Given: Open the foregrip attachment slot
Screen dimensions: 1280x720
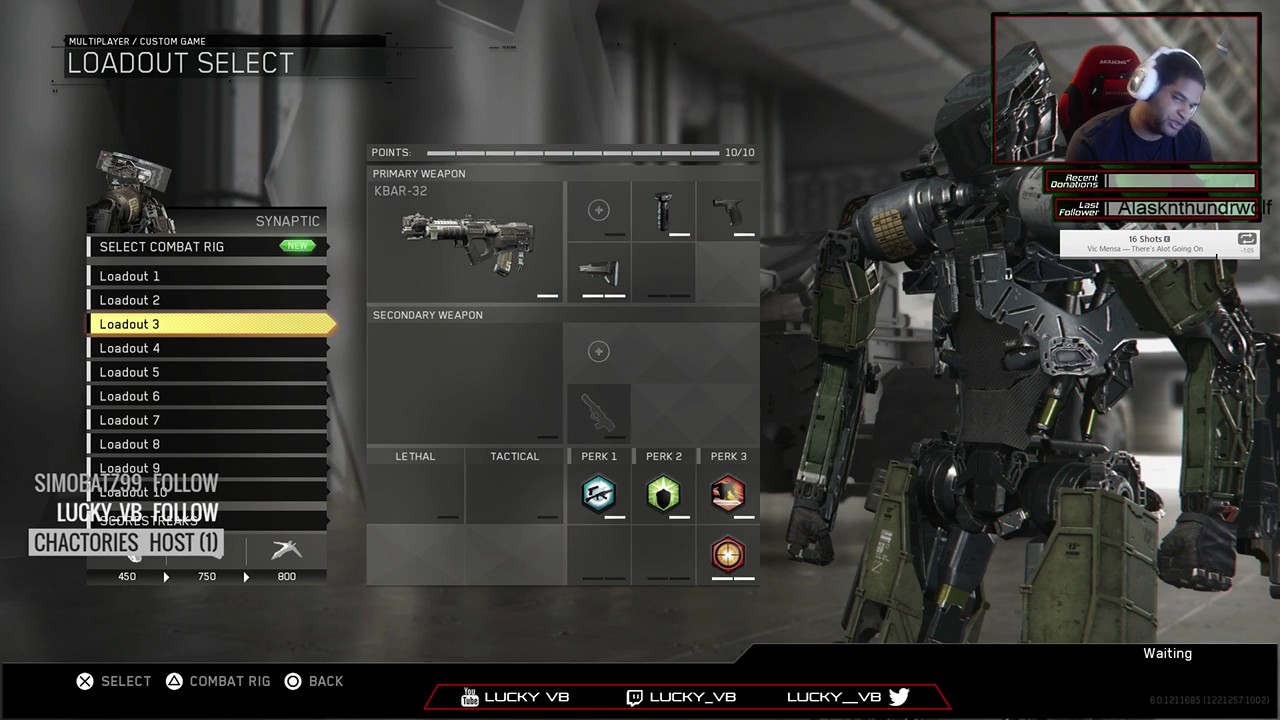Looking at the screenshot, I should [x=663, y=211].
